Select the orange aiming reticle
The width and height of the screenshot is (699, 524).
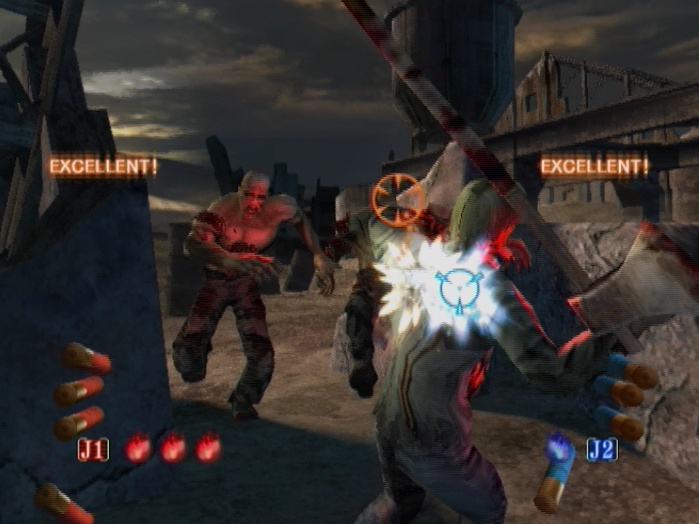click(x=396, y=199)
